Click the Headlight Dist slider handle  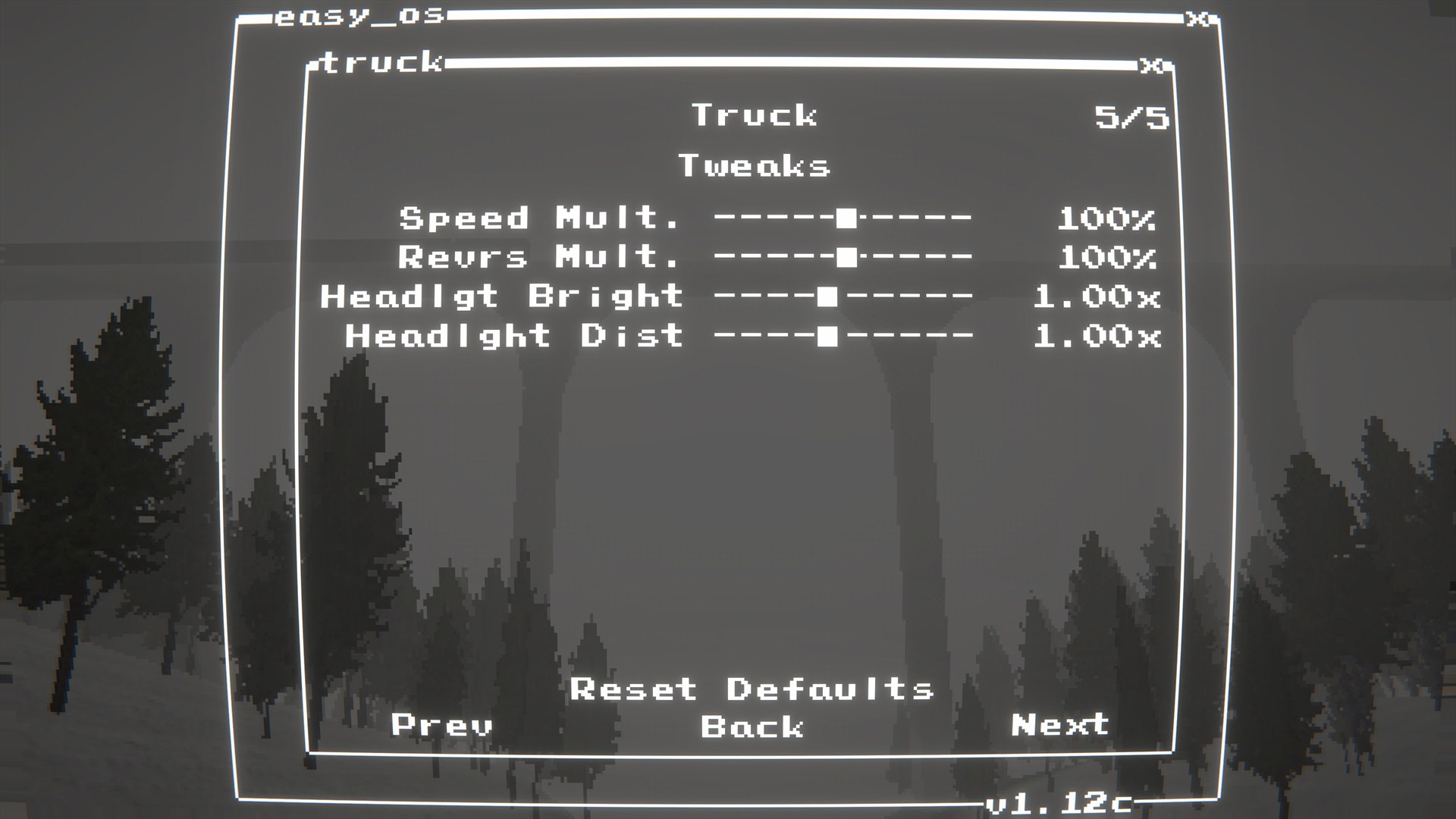click(x=827, y=336)
